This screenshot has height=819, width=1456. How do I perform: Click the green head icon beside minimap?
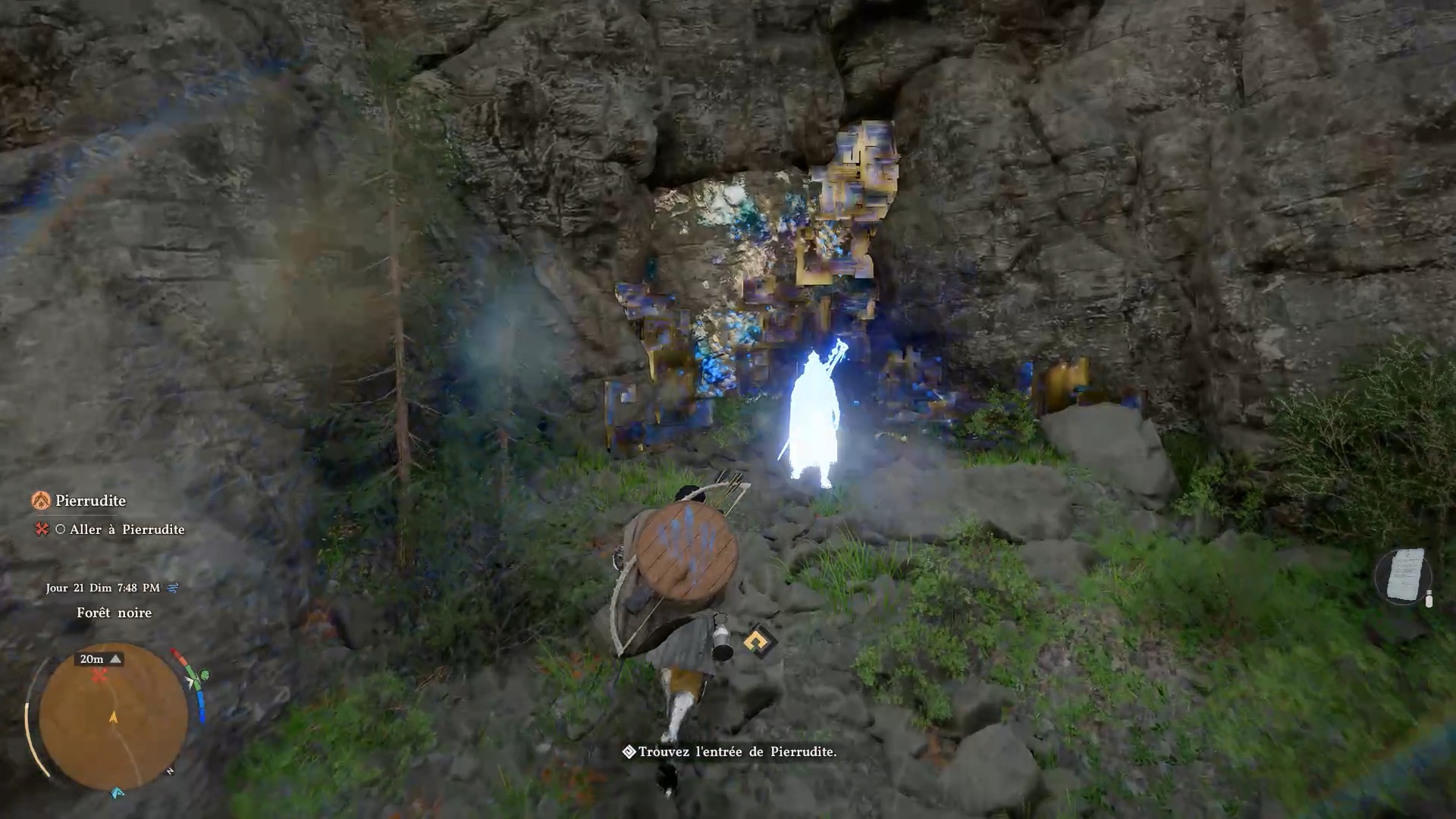203,674
